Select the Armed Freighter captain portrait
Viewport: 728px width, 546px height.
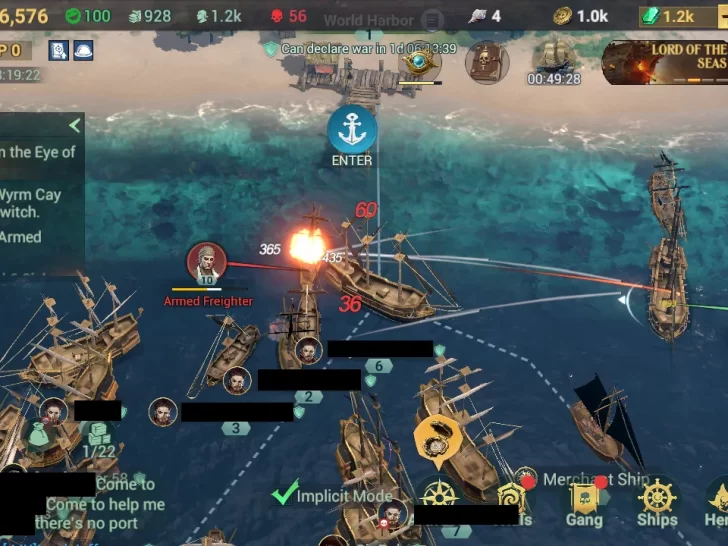click(x=206, y=264)
